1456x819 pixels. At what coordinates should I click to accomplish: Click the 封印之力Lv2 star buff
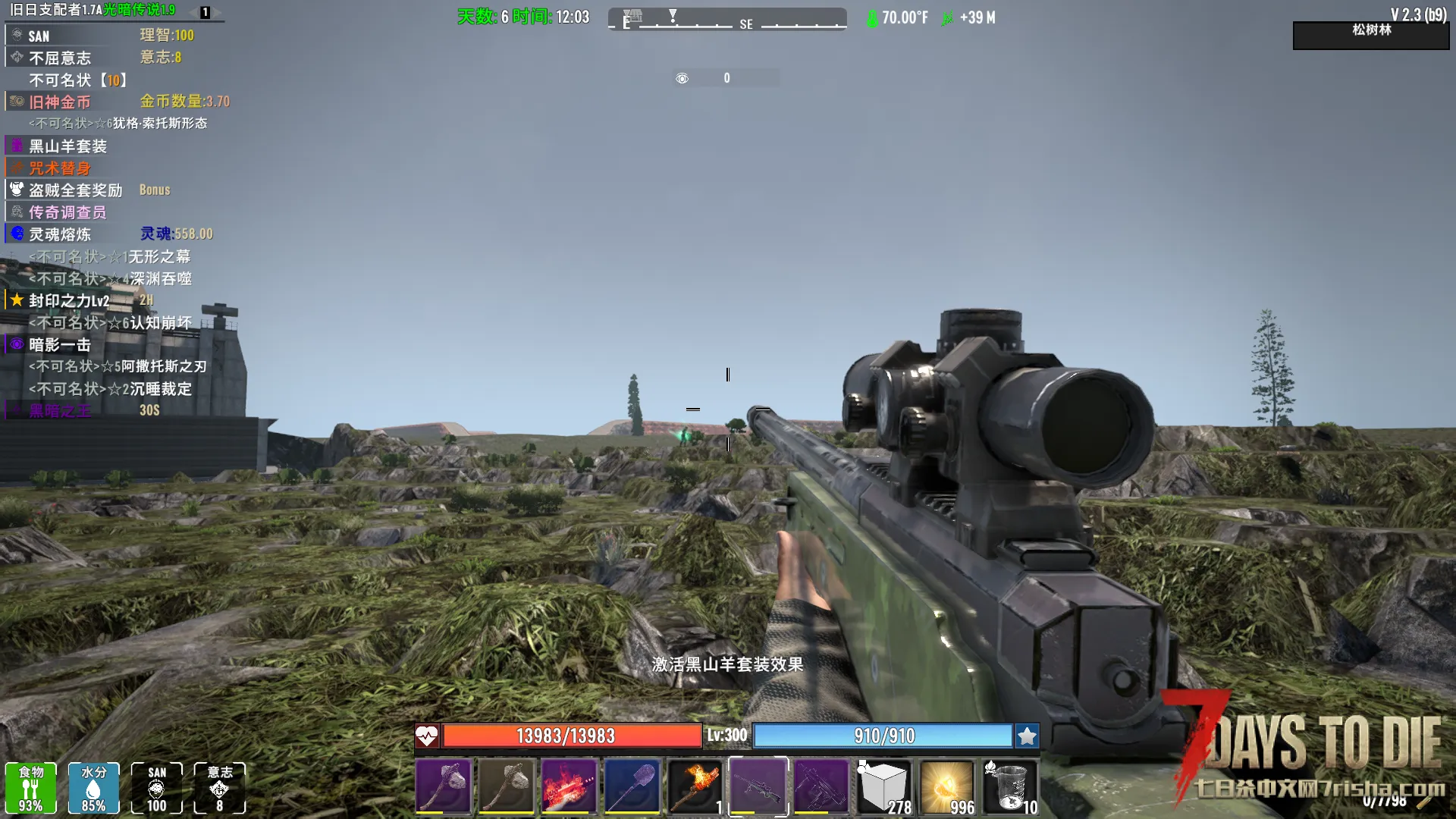[x=68, y=301]
